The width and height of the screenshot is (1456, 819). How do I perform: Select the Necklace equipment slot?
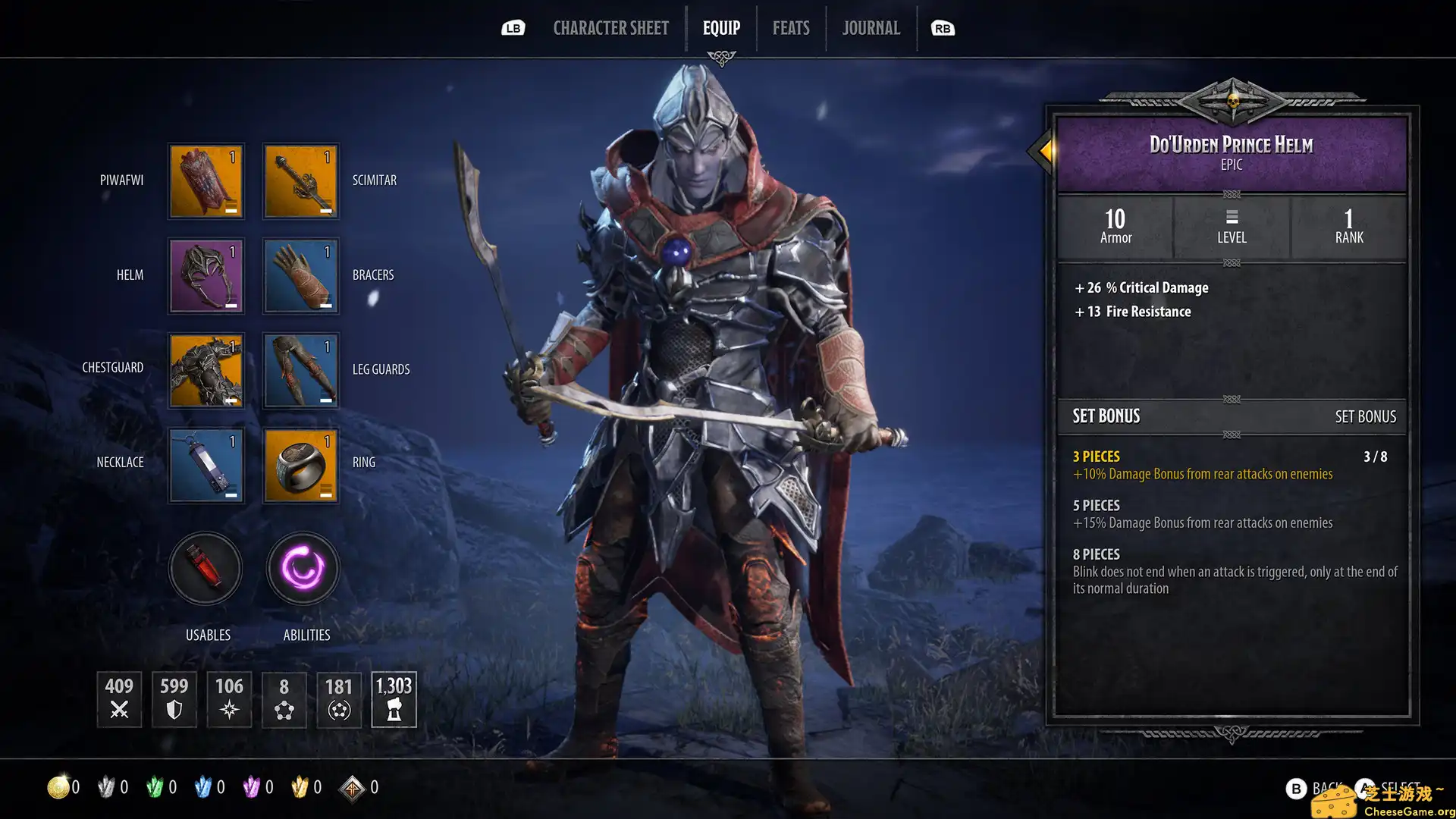[206, 465]
